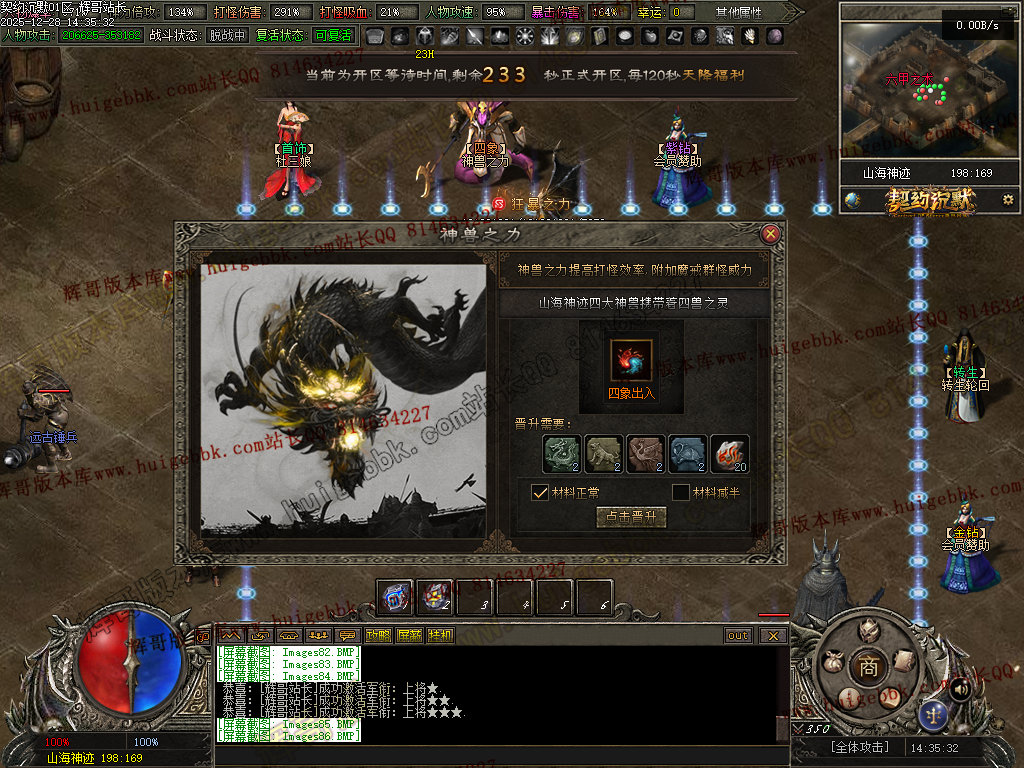Close the chat panel with its X

773,636
